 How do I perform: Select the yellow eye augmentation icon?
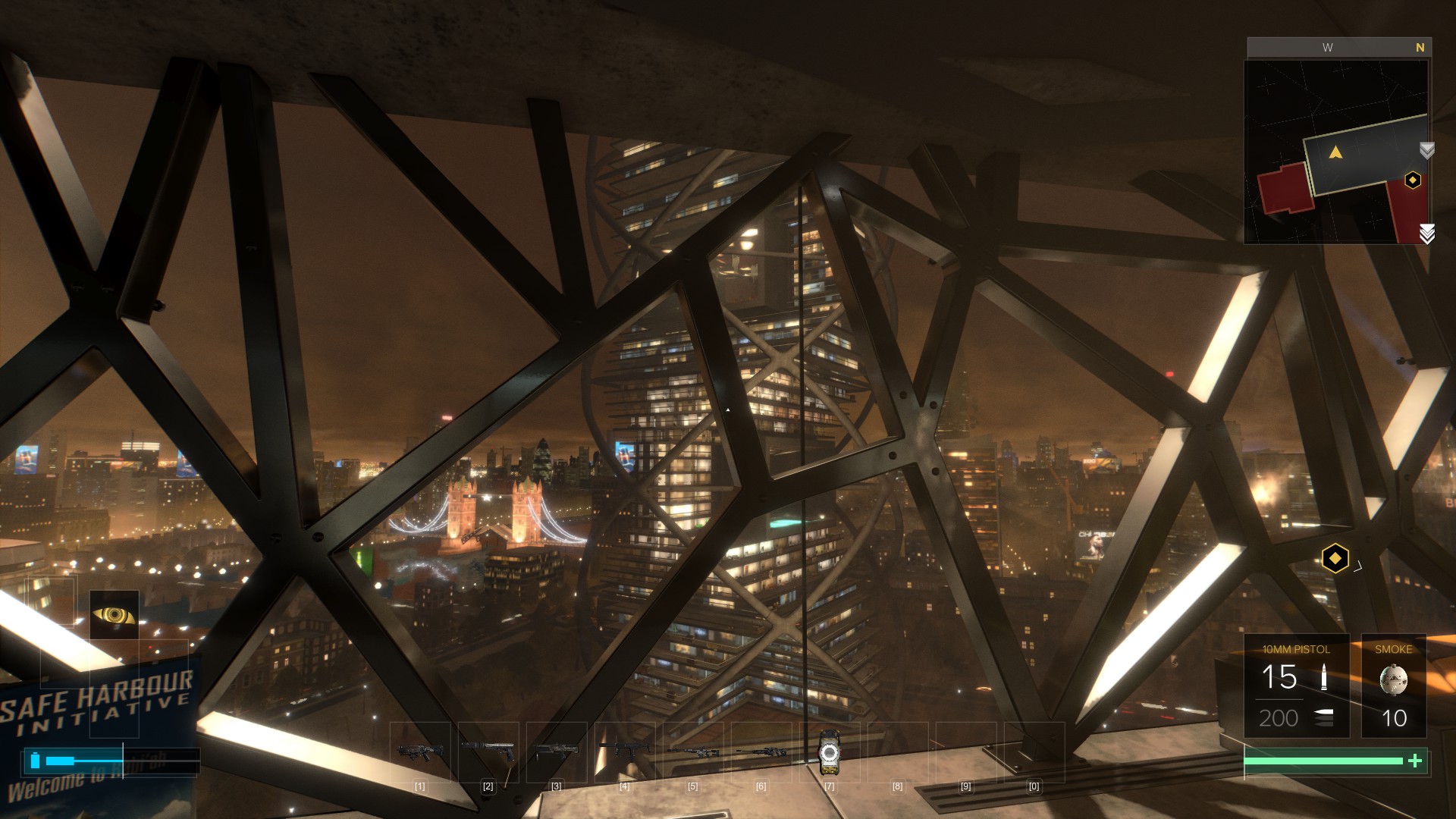click(x=114, y=614)
